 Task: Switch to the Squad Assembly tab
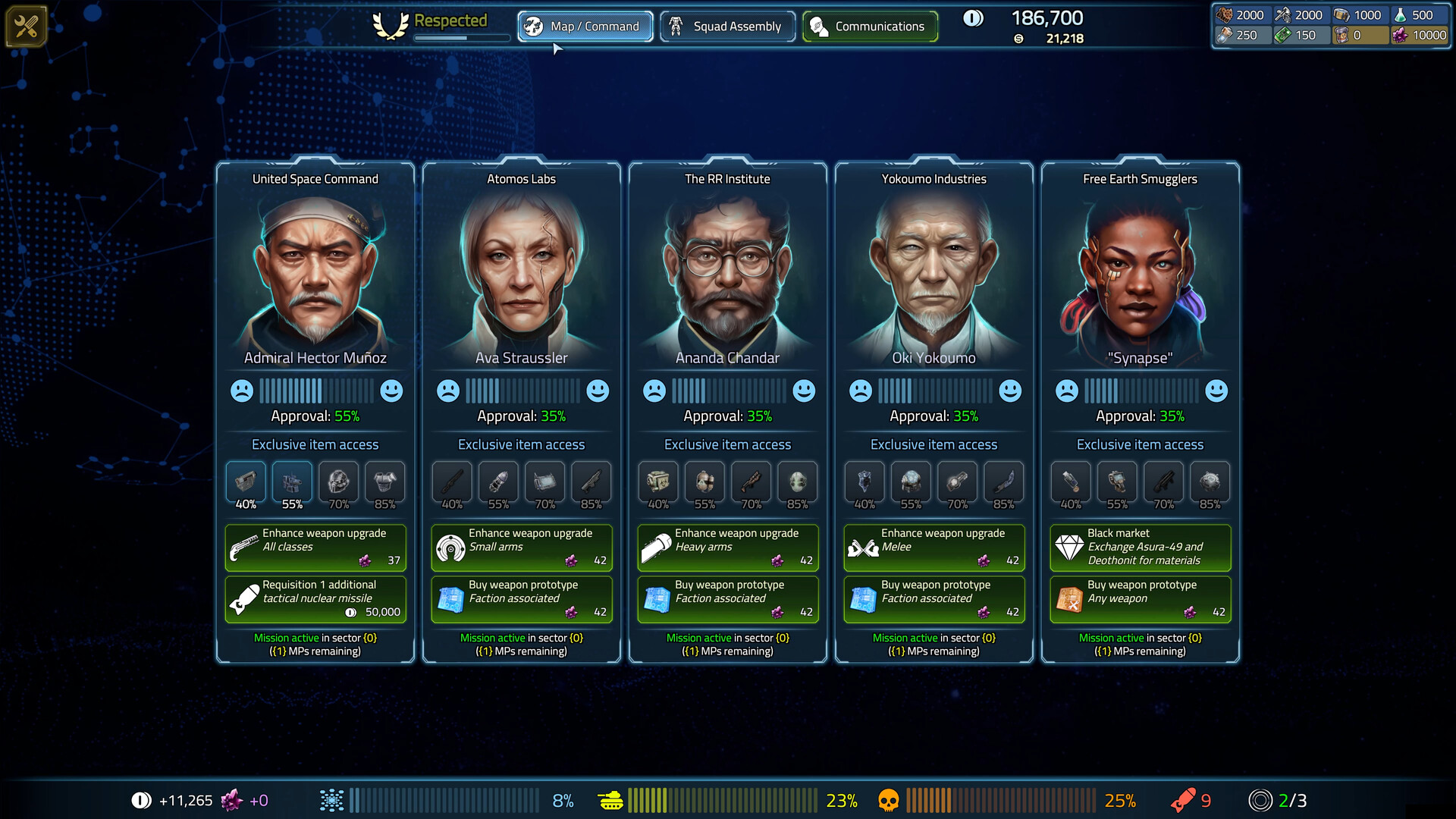(x=727, y=26)
